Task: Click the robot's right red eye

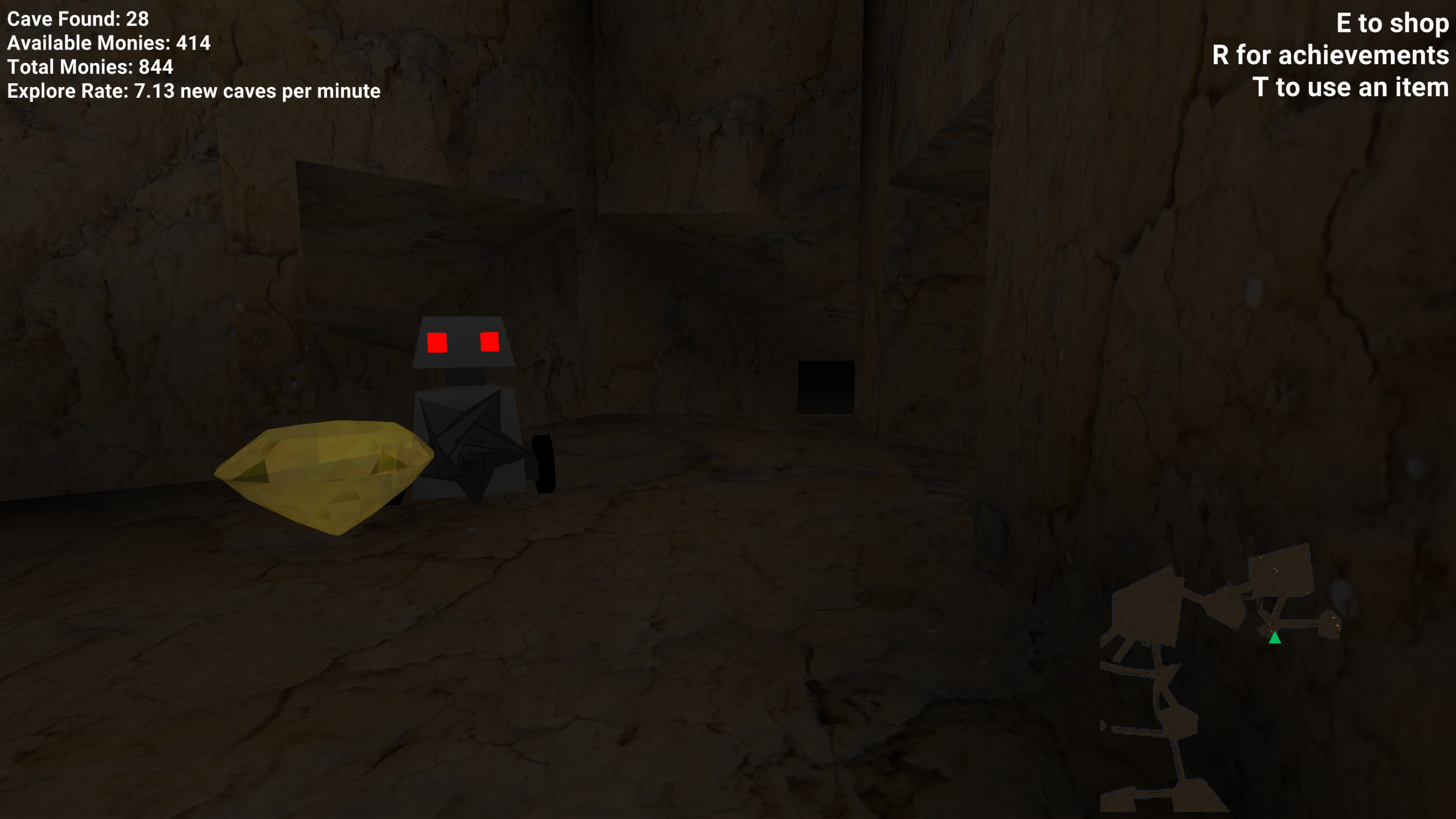Action: [x=489, y=341]
